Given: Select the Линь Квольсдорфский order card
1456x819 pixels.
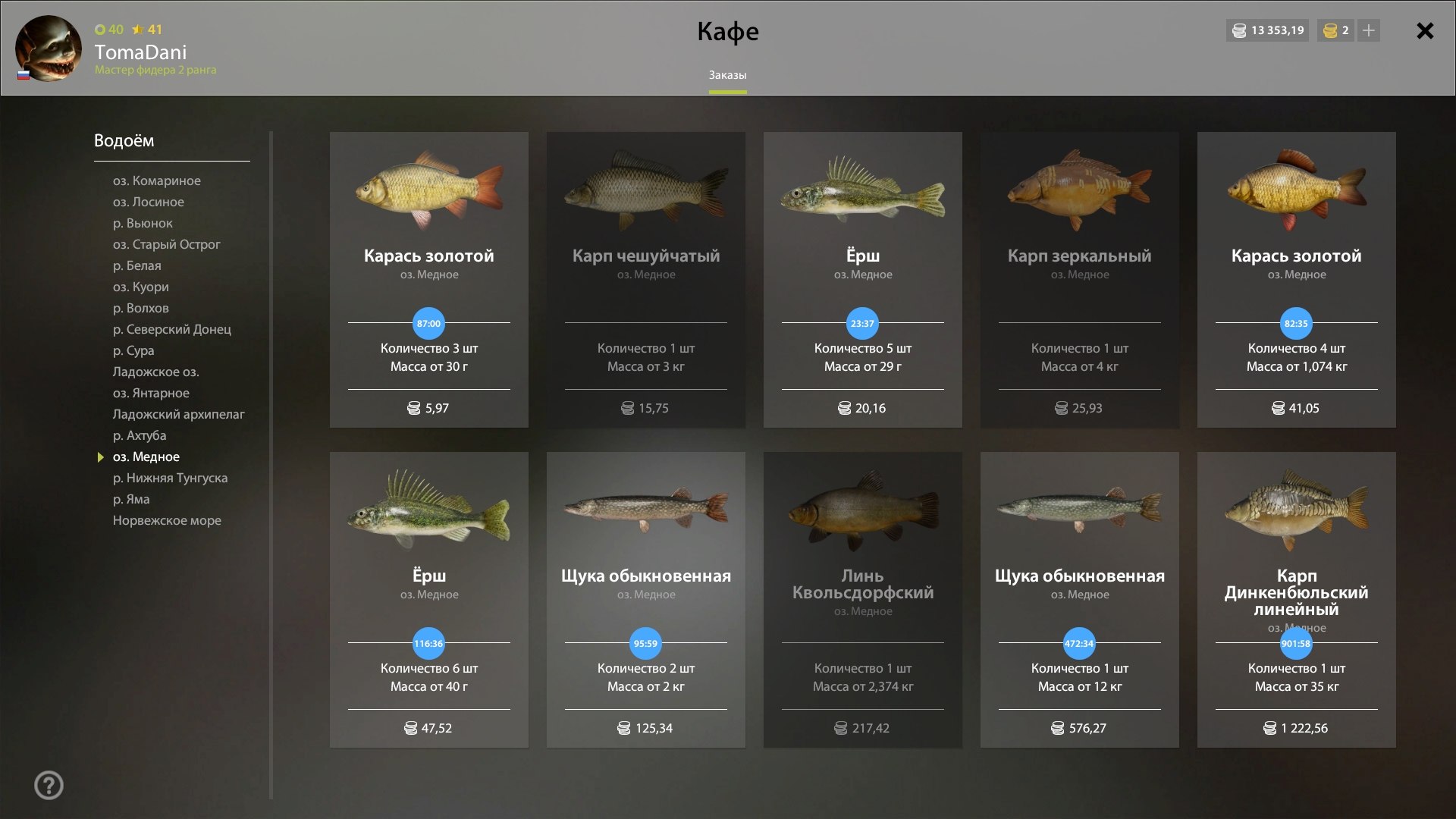Looking at the screenshot, I should pos(862,599).
